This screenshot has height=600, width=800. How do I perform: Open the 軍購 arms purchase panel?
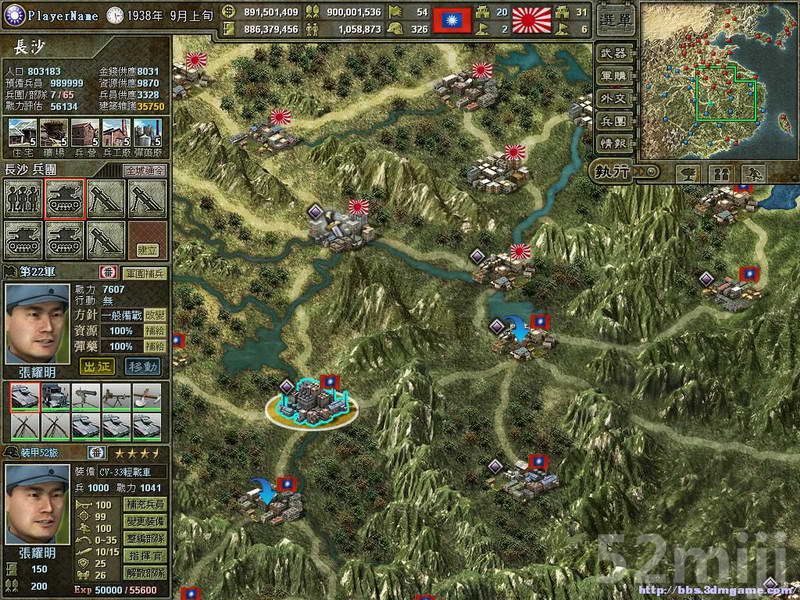(613, 76)
